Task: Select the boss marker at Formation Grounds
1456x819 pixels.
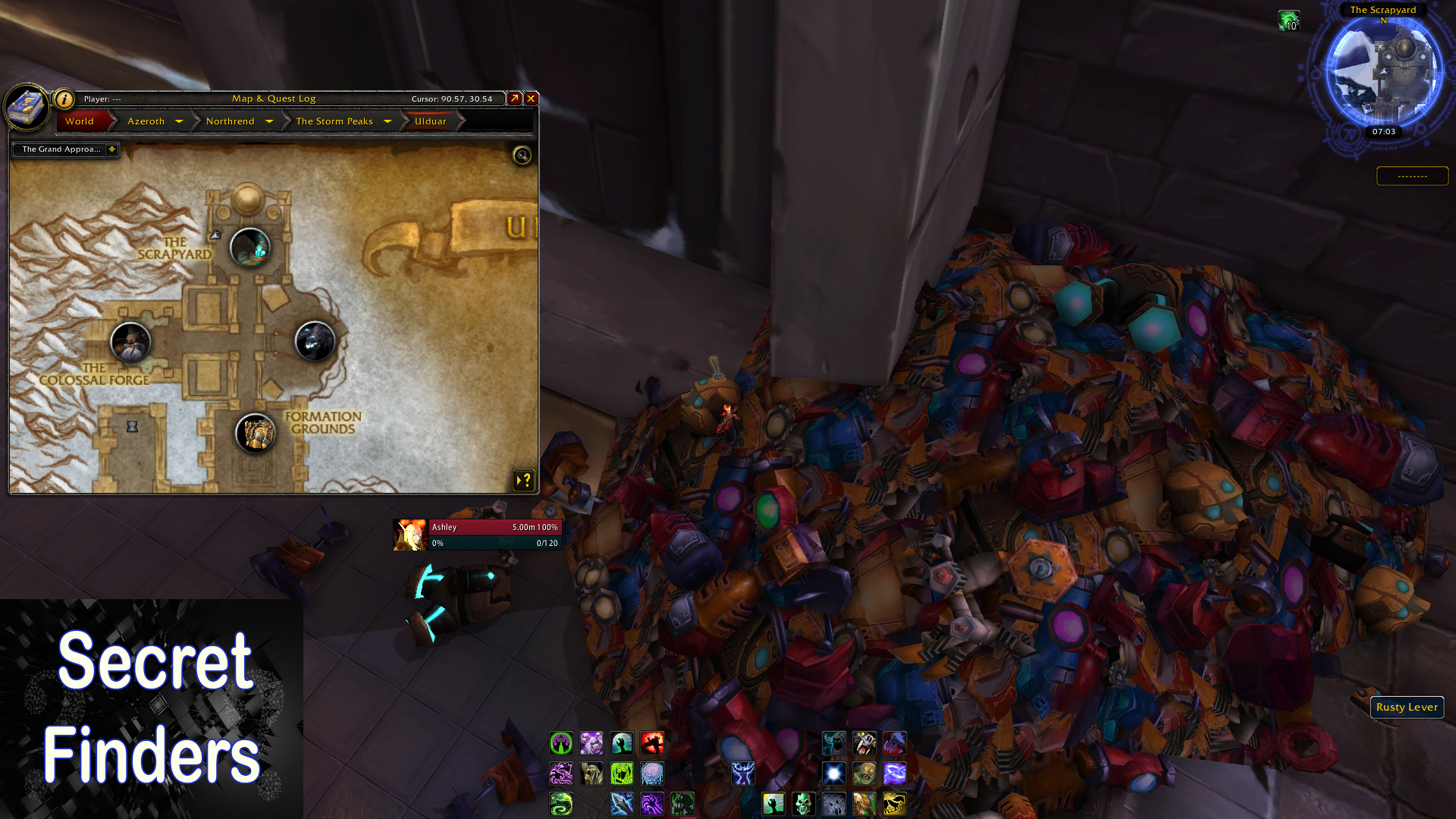Action: (256, 434)
